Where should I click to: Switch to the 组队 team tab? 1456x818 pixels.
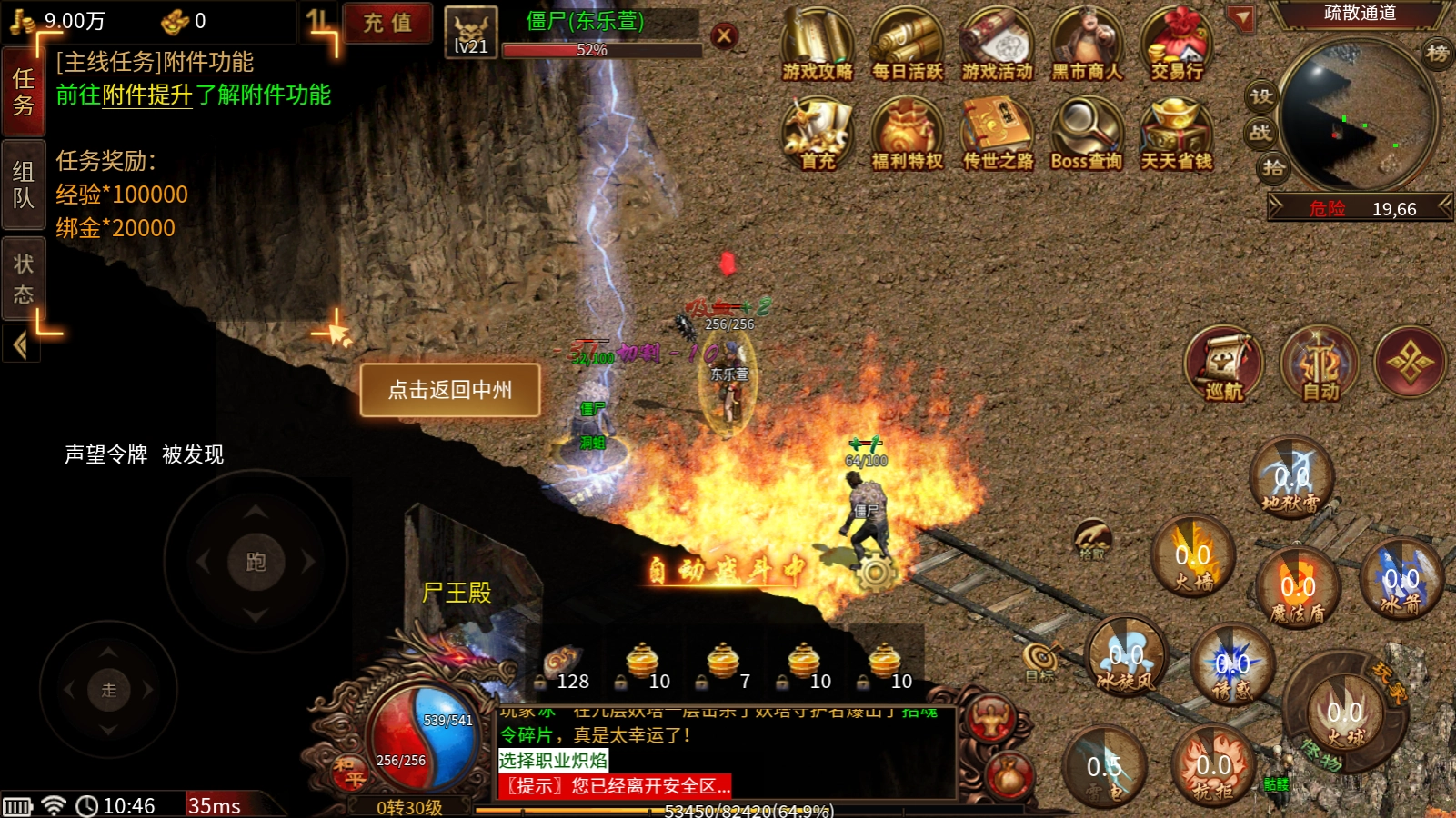click(x=23, y=185)
